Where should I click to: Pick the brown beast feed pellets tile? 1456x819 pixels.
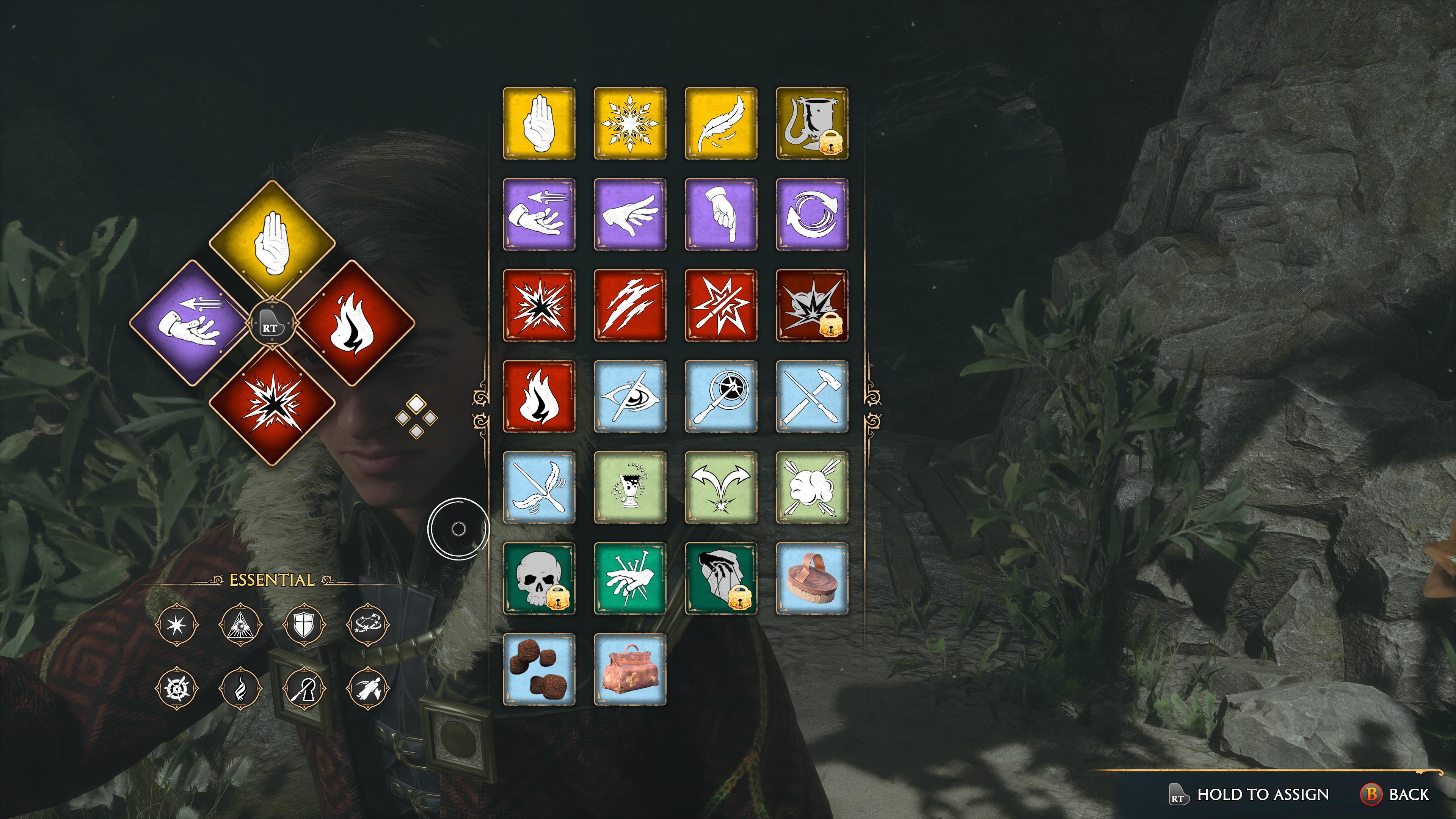point(539,669)
